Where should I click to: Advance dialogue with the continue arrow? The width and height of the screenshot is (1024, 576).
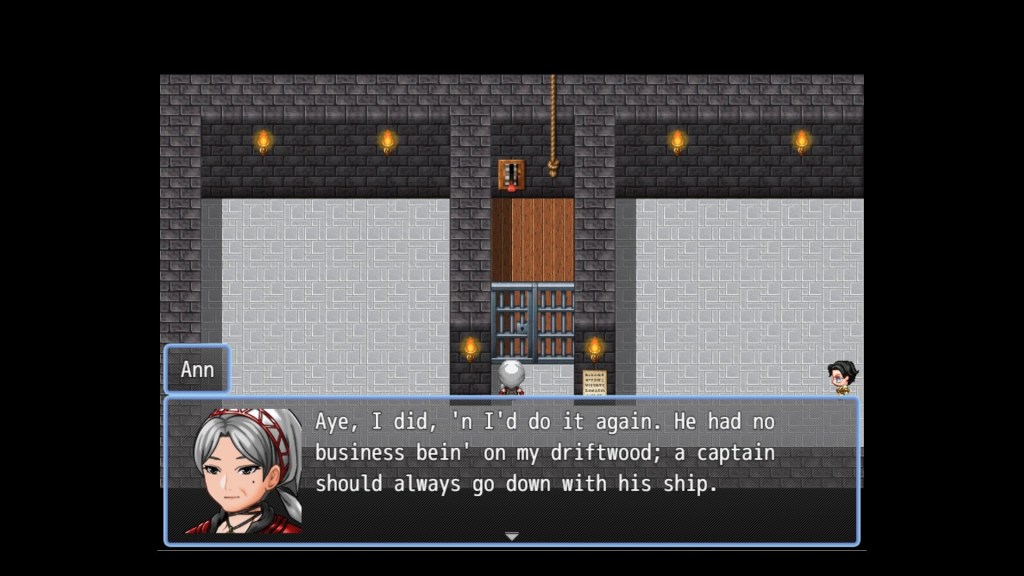point(511,537)
